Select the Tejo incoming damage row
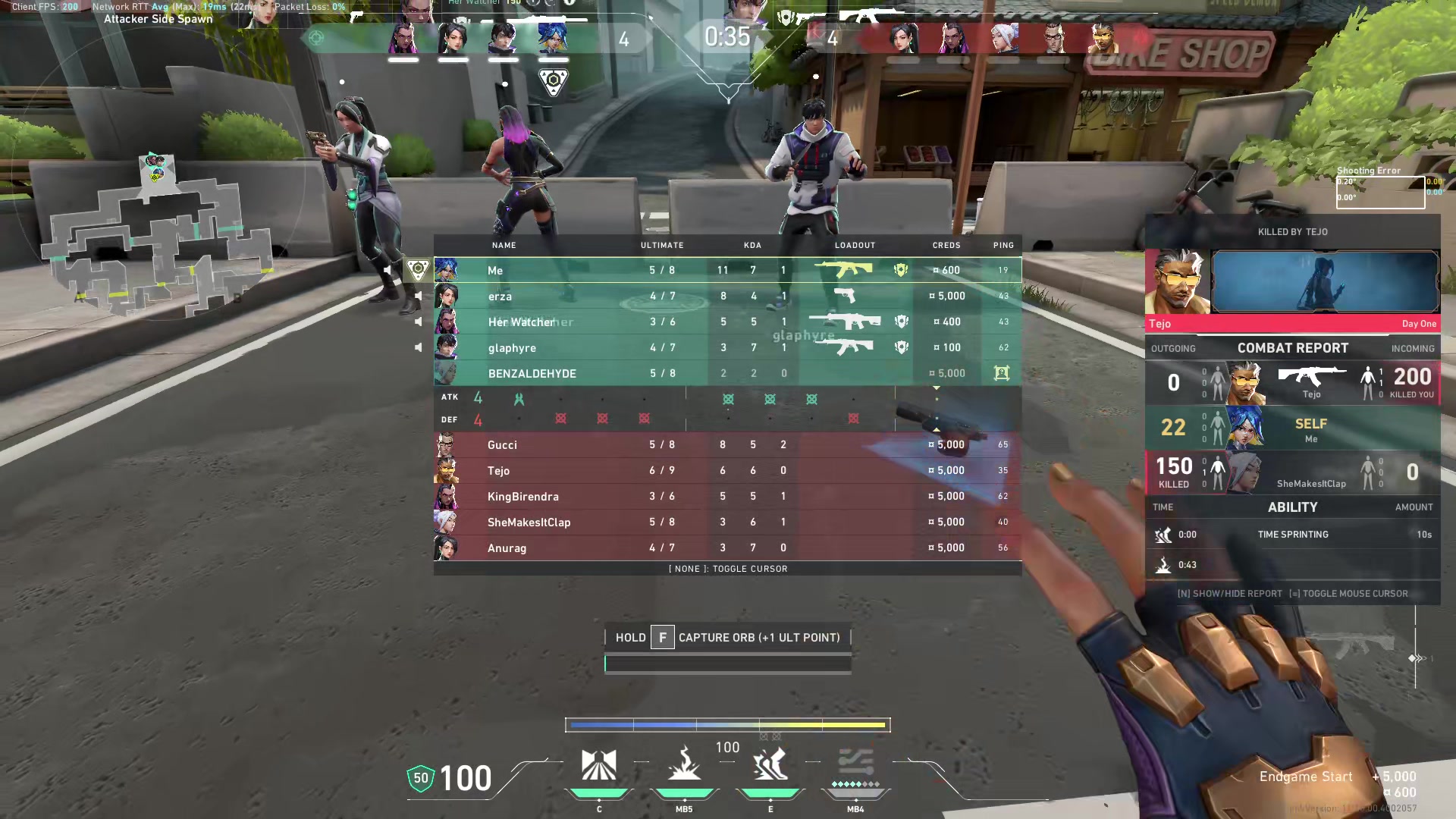This screenshot has width=1456, height=819. click(x=1292, y=382)
